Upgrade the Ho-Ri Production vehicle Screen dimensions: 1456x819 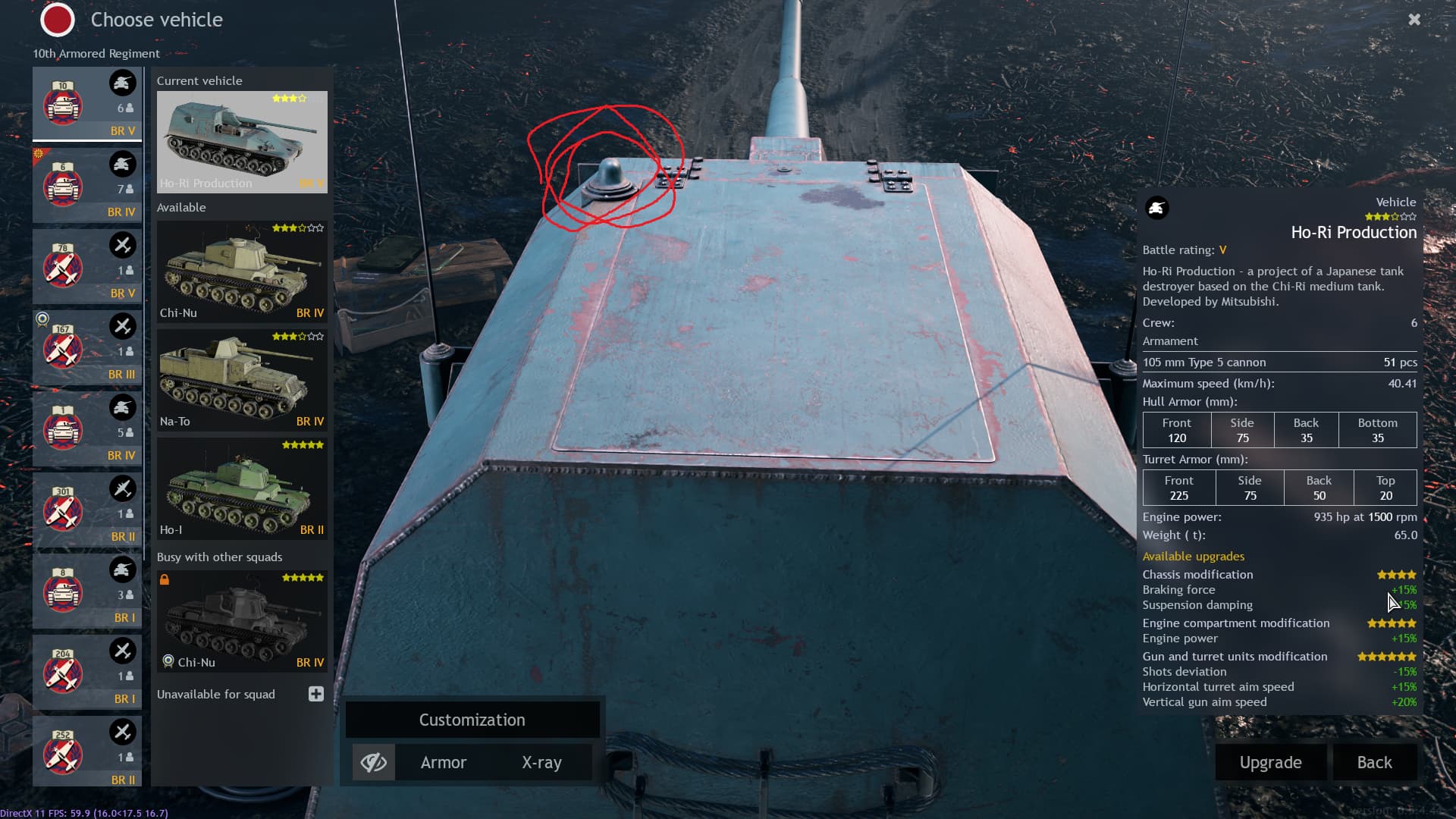tap(1270, 762)
